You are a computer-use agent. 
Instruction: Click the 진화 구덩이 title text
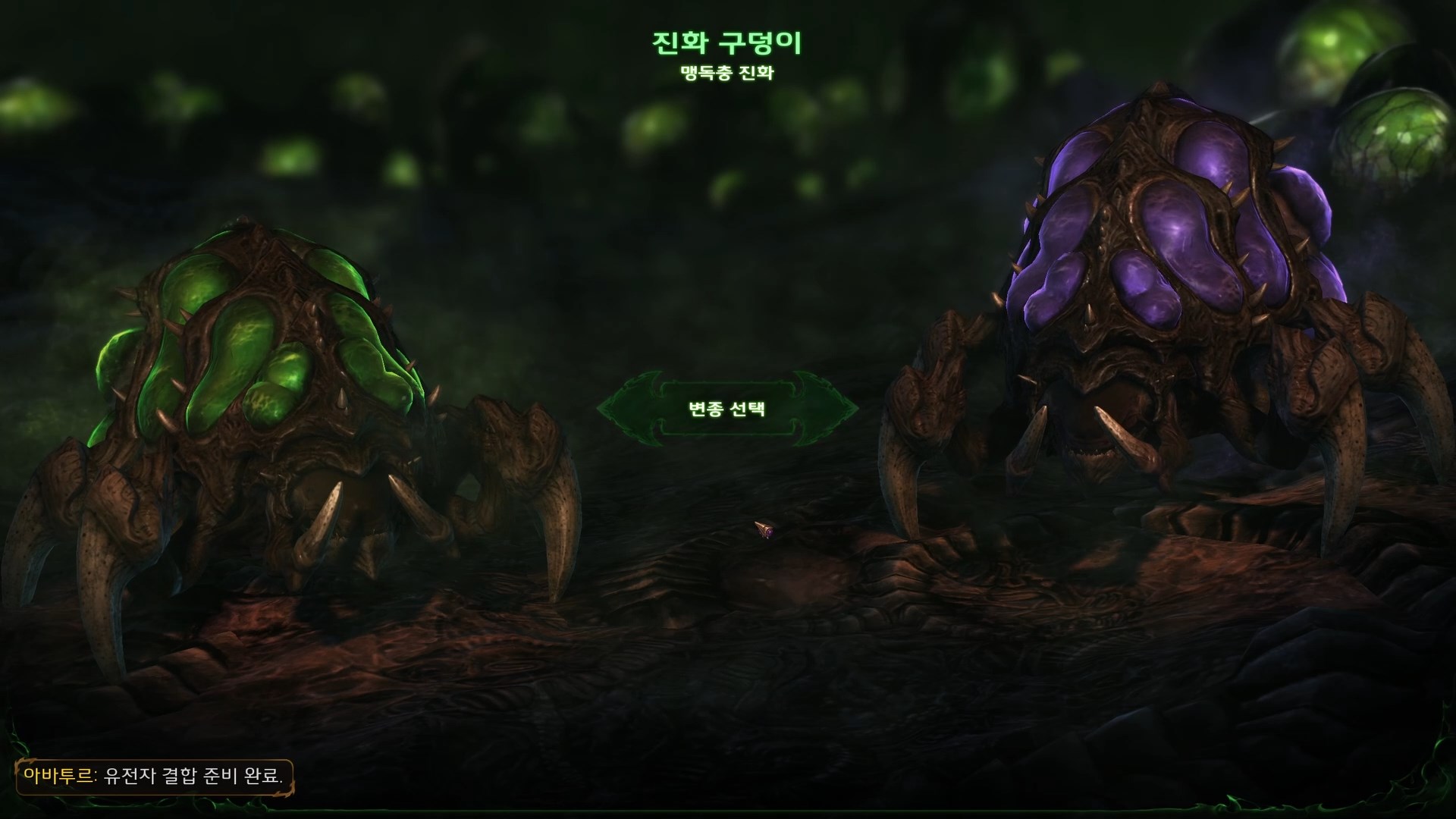(x=726, y=42)
